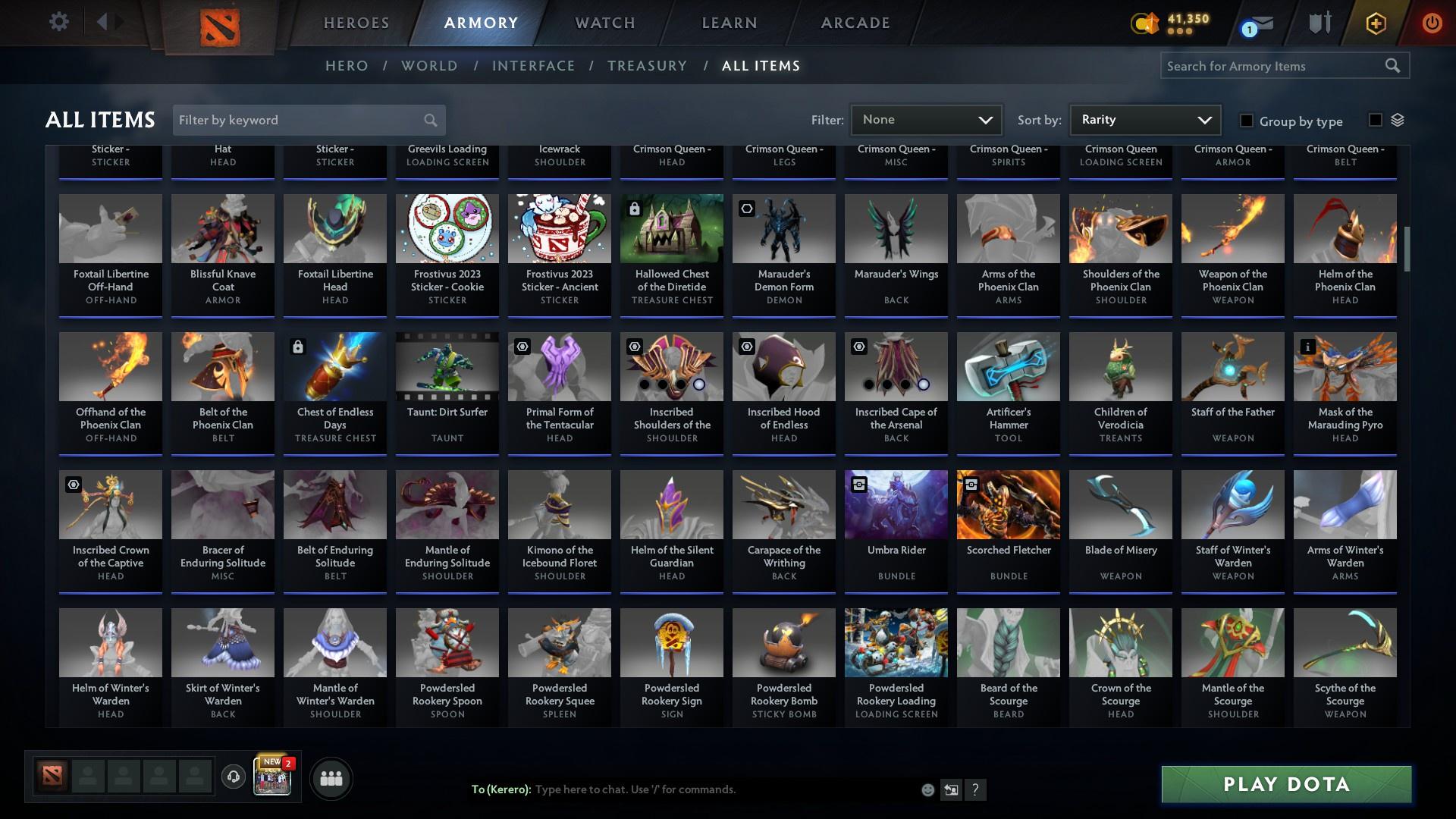Click the Taunt: Dirt Surfer item thumbnail
The height and width of the screenshot is (819, 1456).
click(x=447, y=366)
